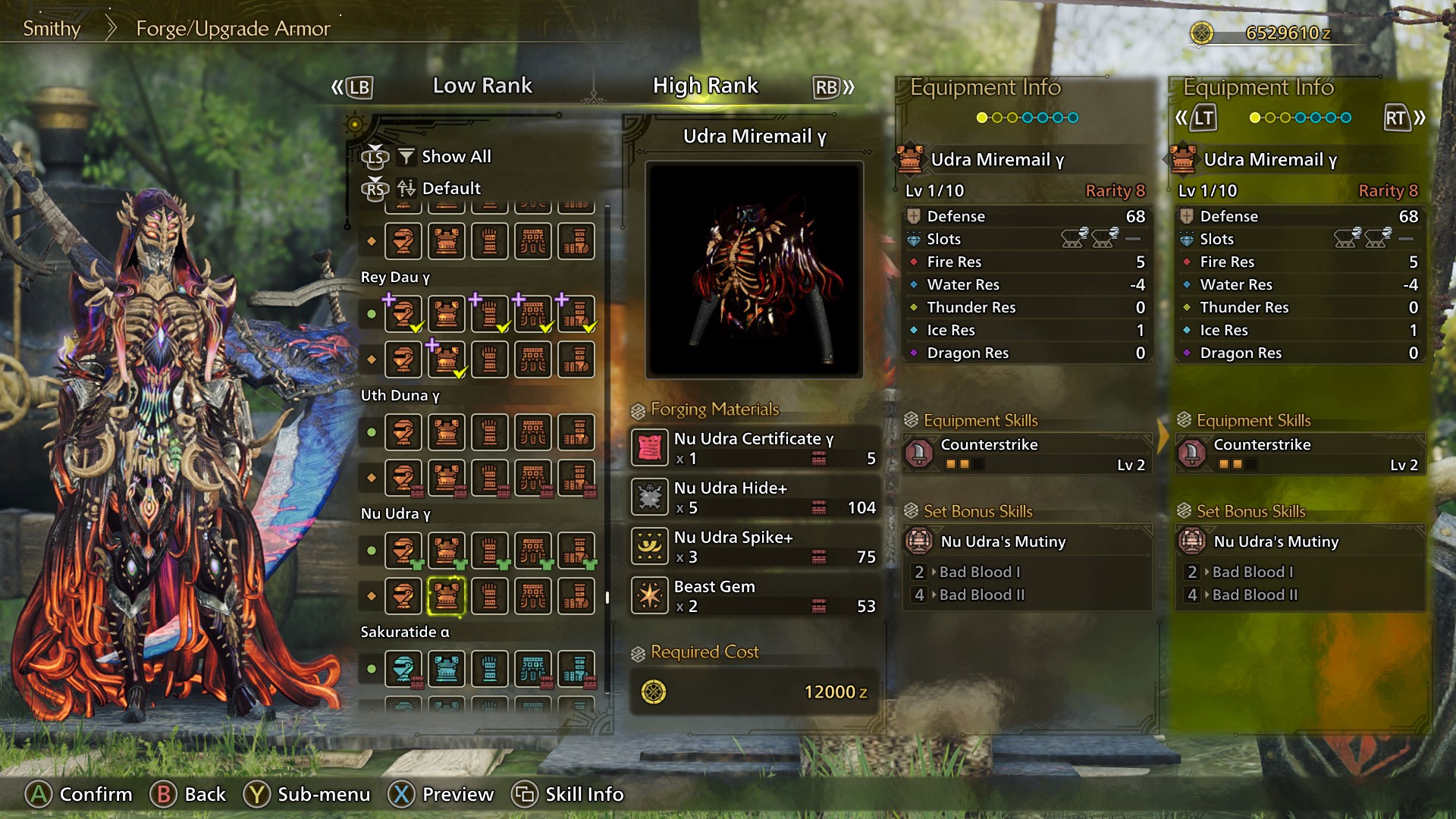Choose the Nu Udra Spike+ material row
Viewport: 1456px width, 819px height.
point(755,547)
